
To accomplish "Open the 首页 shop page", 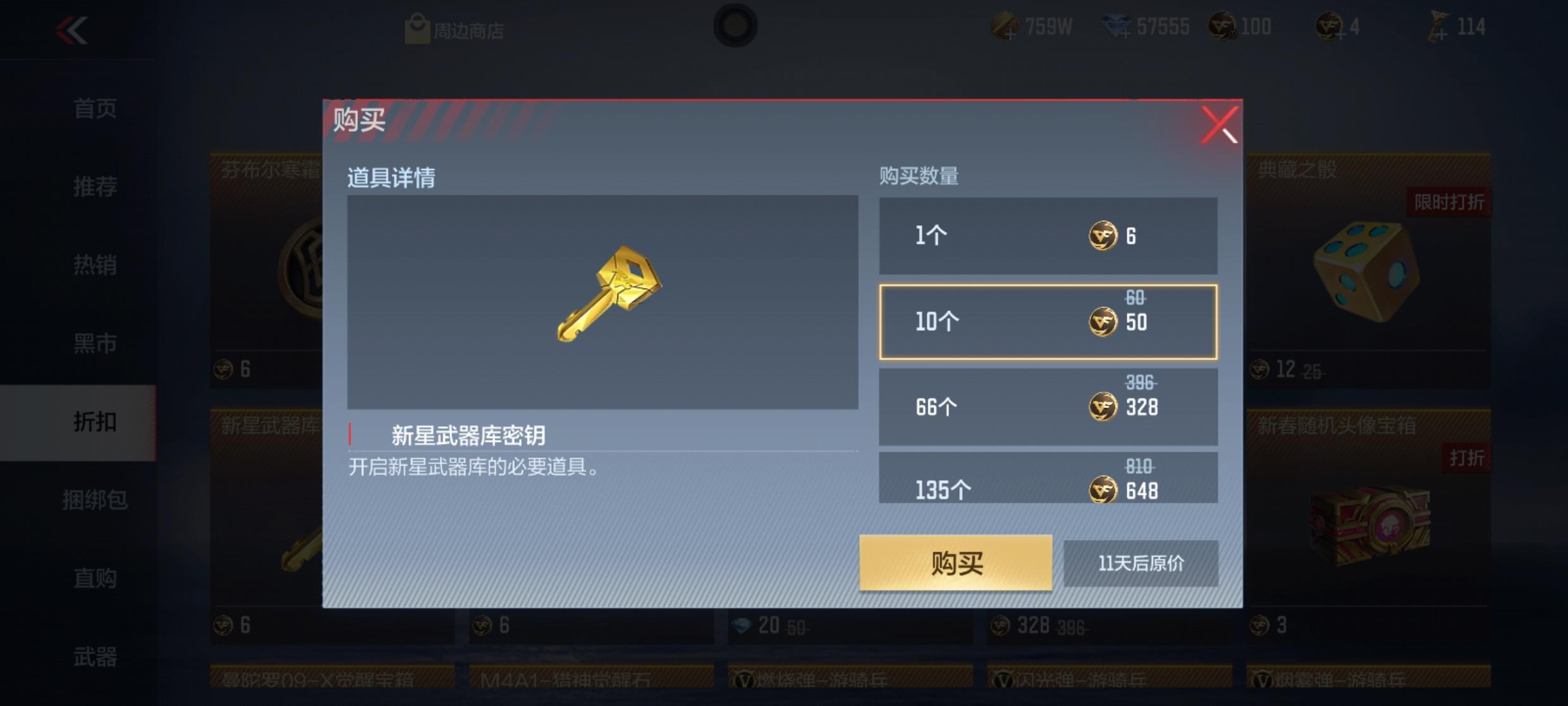I will [x=95, y=108].
